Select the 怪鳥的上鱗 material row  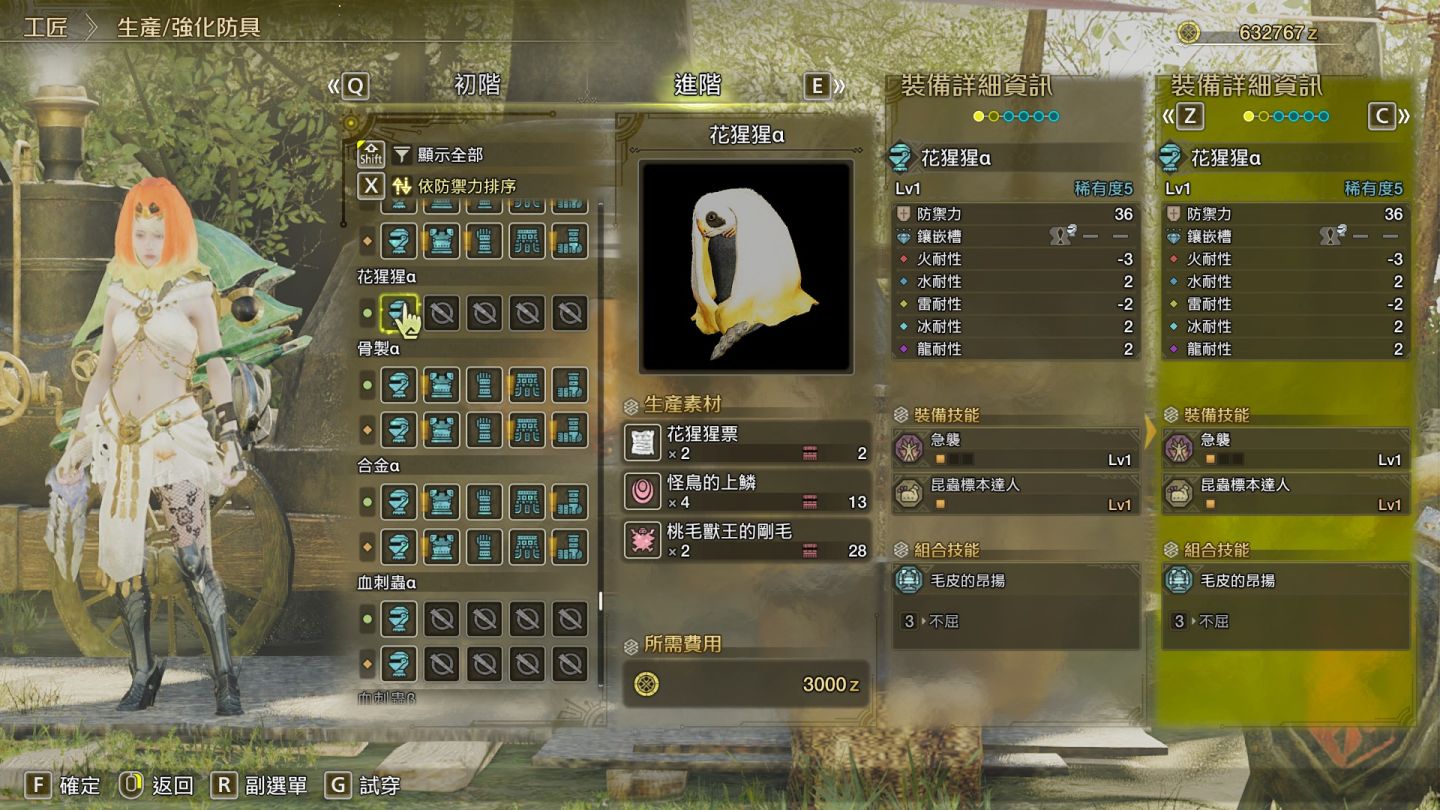[x=745, y=491]
